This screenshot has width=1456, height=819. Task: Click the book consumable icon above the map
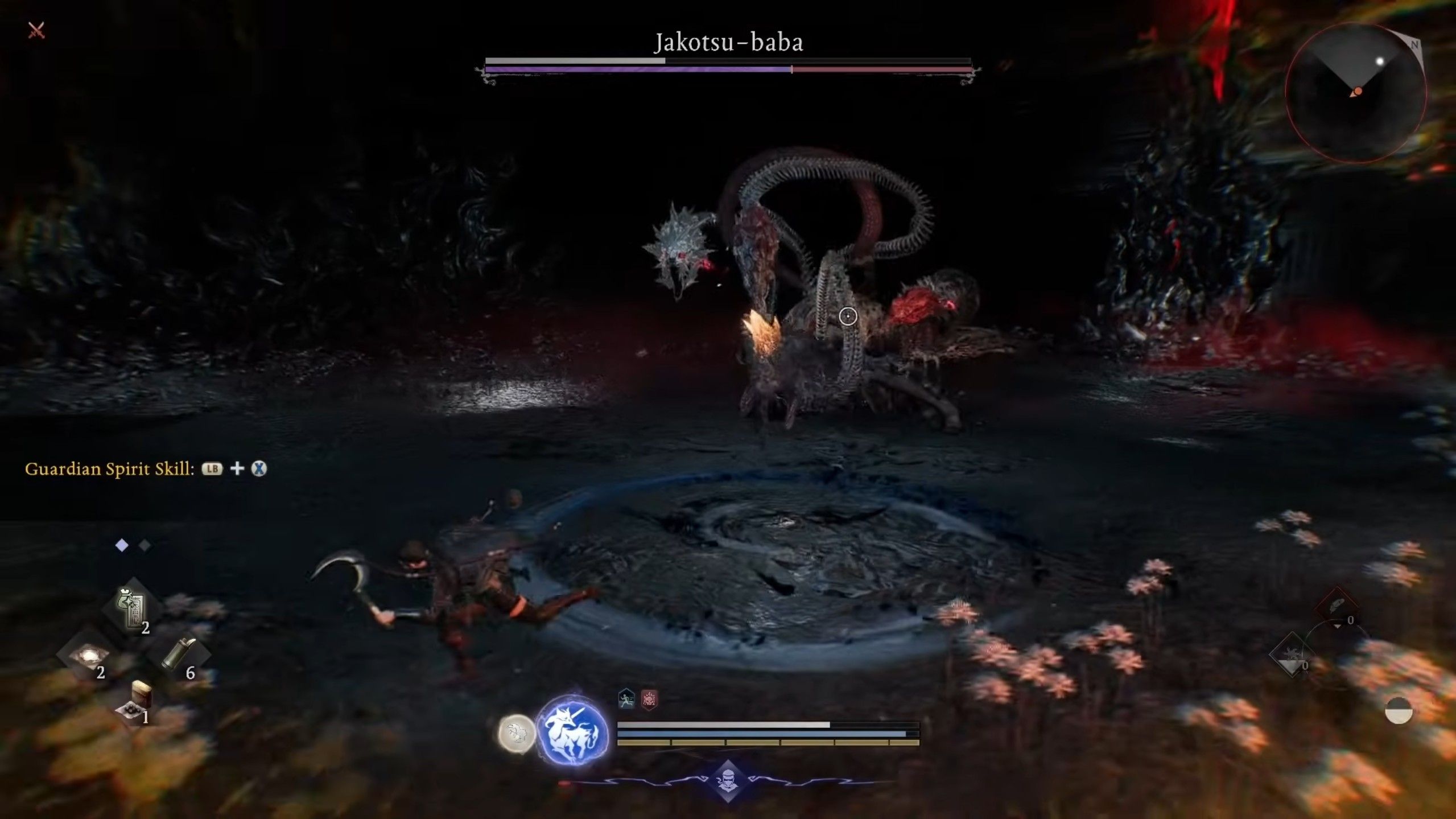[x=142, y=694]
